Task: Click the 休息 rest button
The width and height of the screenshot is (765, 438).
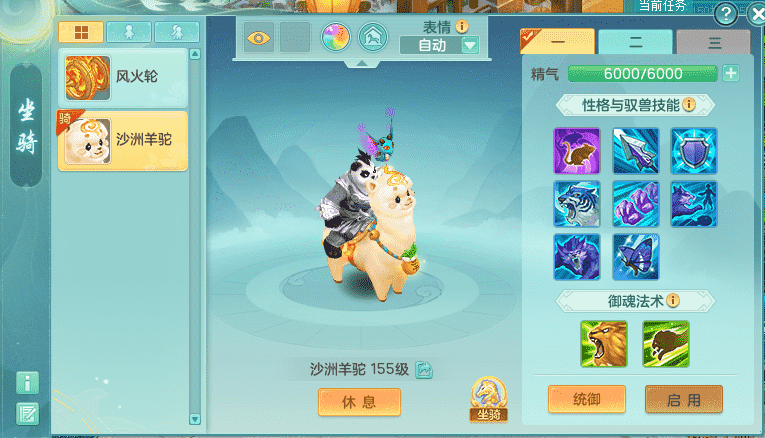Action: point(359,401)
